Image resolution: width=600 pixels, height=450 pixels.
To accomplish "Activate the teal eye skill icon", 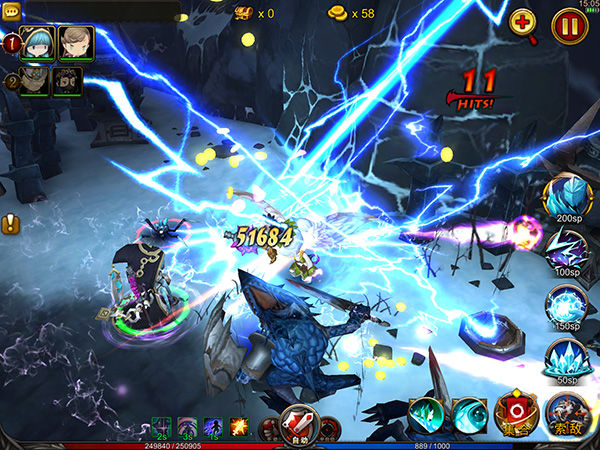I will 468,415.
